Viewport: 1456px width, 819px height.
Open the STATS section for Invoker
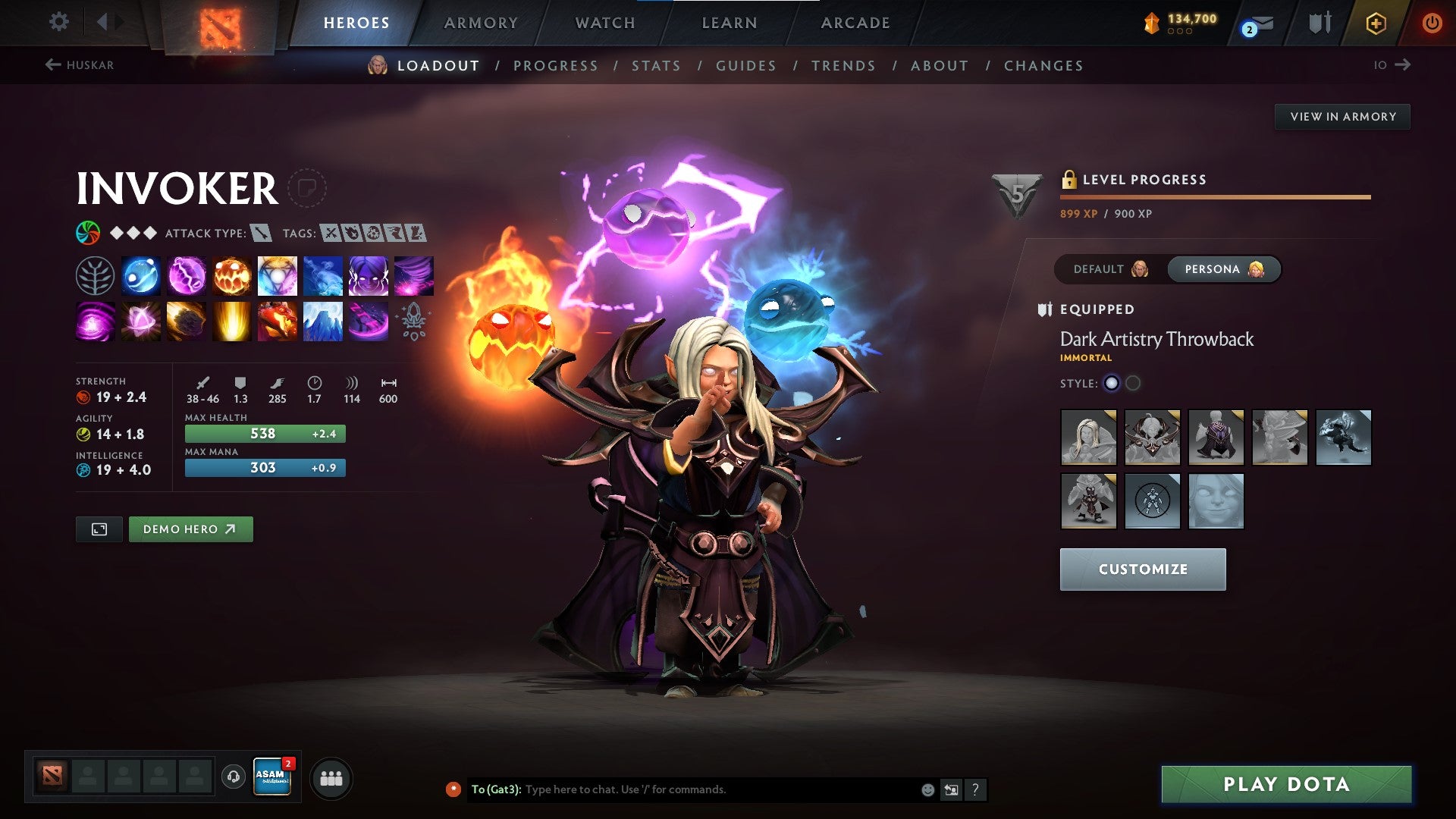(x=655, y=66)
